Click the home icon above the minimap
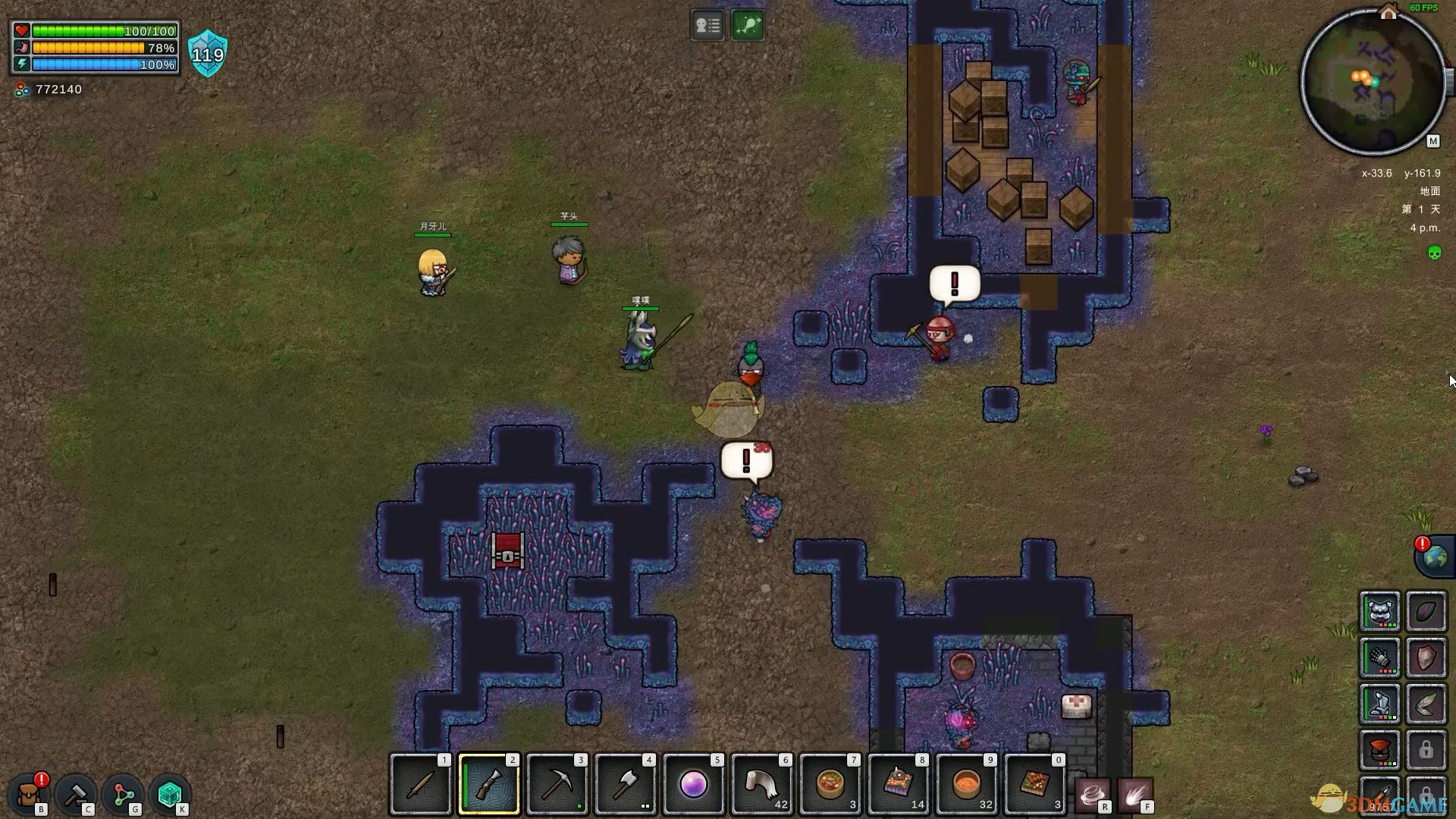1456x819 pixels. [1389, 12]
